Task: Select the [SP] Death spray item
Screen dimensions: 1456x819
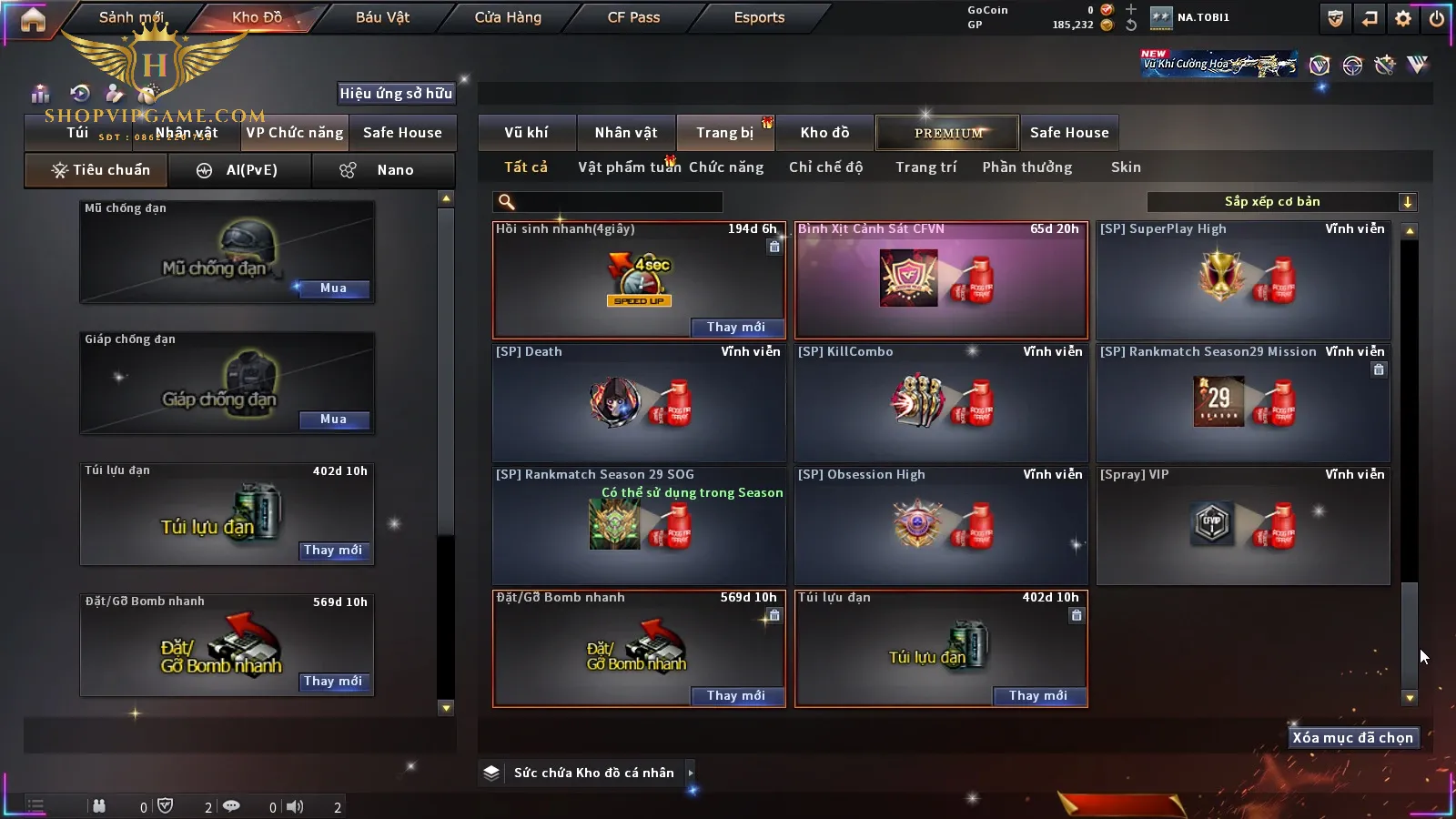Action: pyautogui.click(x=638, y=401)
